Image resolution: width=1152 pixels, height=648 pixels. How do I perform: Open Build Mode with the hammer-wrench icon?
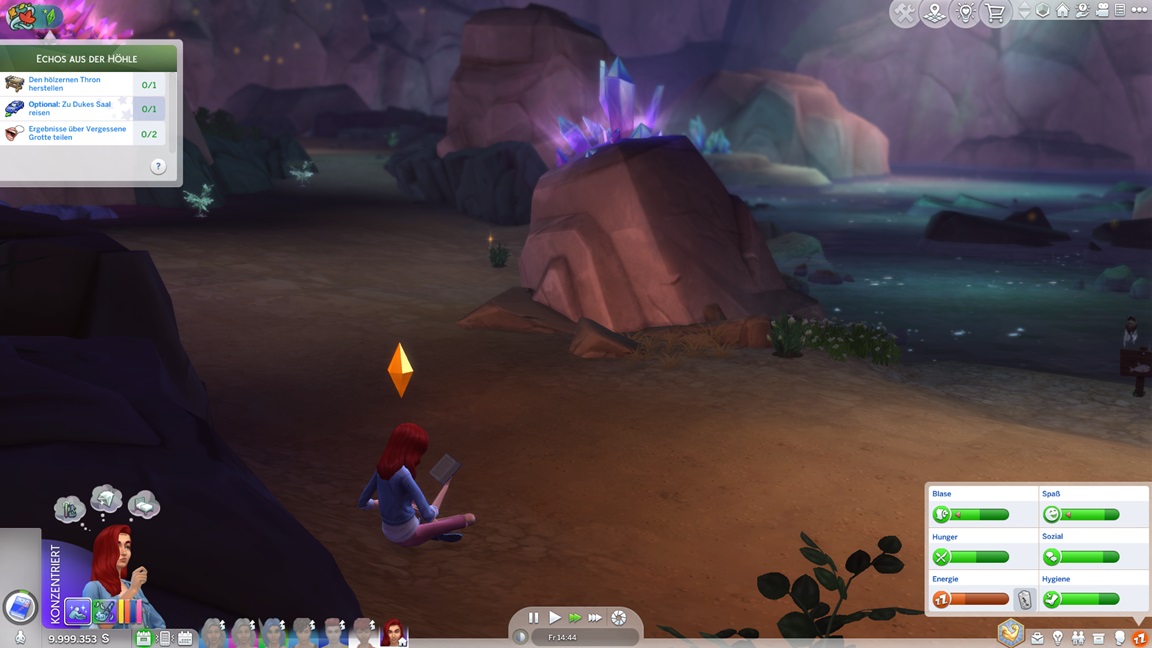[904, 13]
